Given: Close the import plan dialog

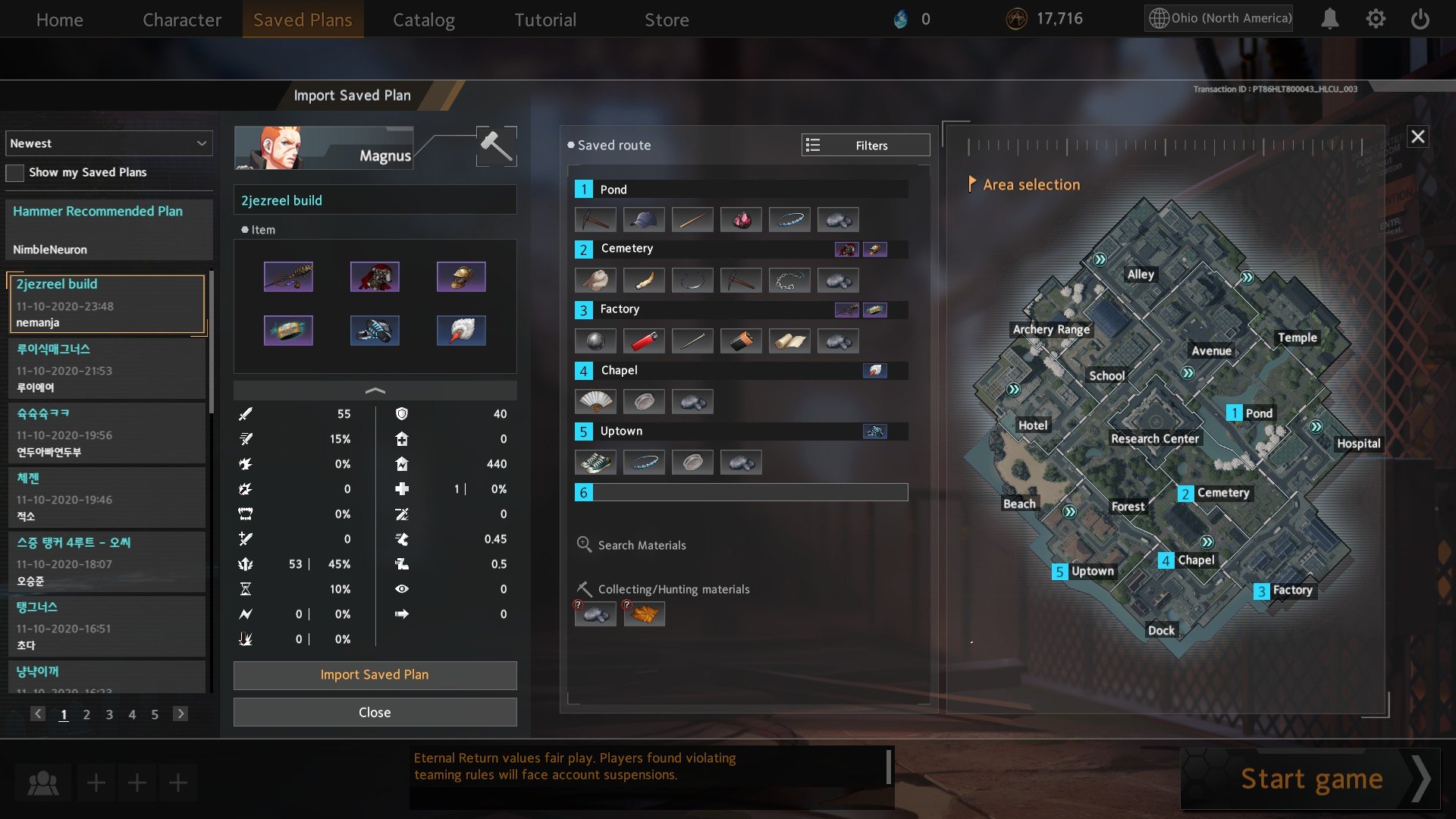Looking at the screenshot, I should 375,713.
